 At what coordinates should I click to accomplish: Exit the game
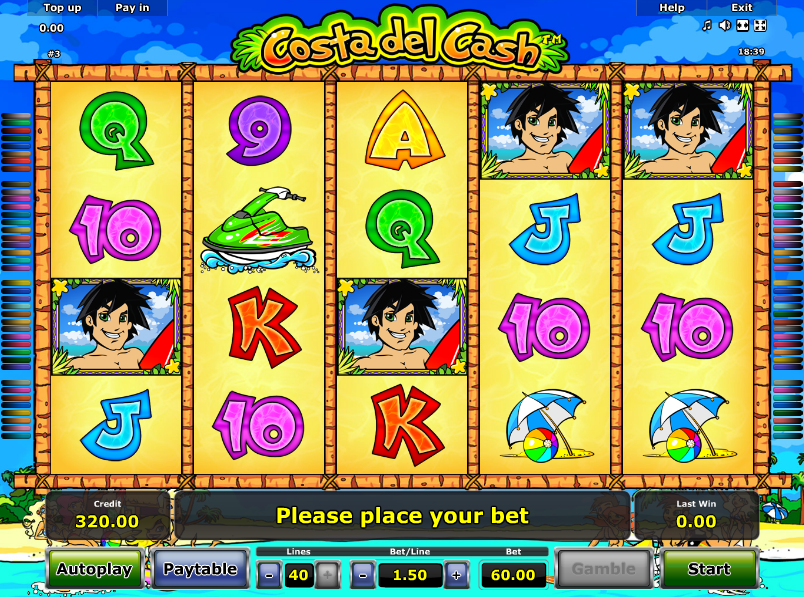(x=741, y=7)
